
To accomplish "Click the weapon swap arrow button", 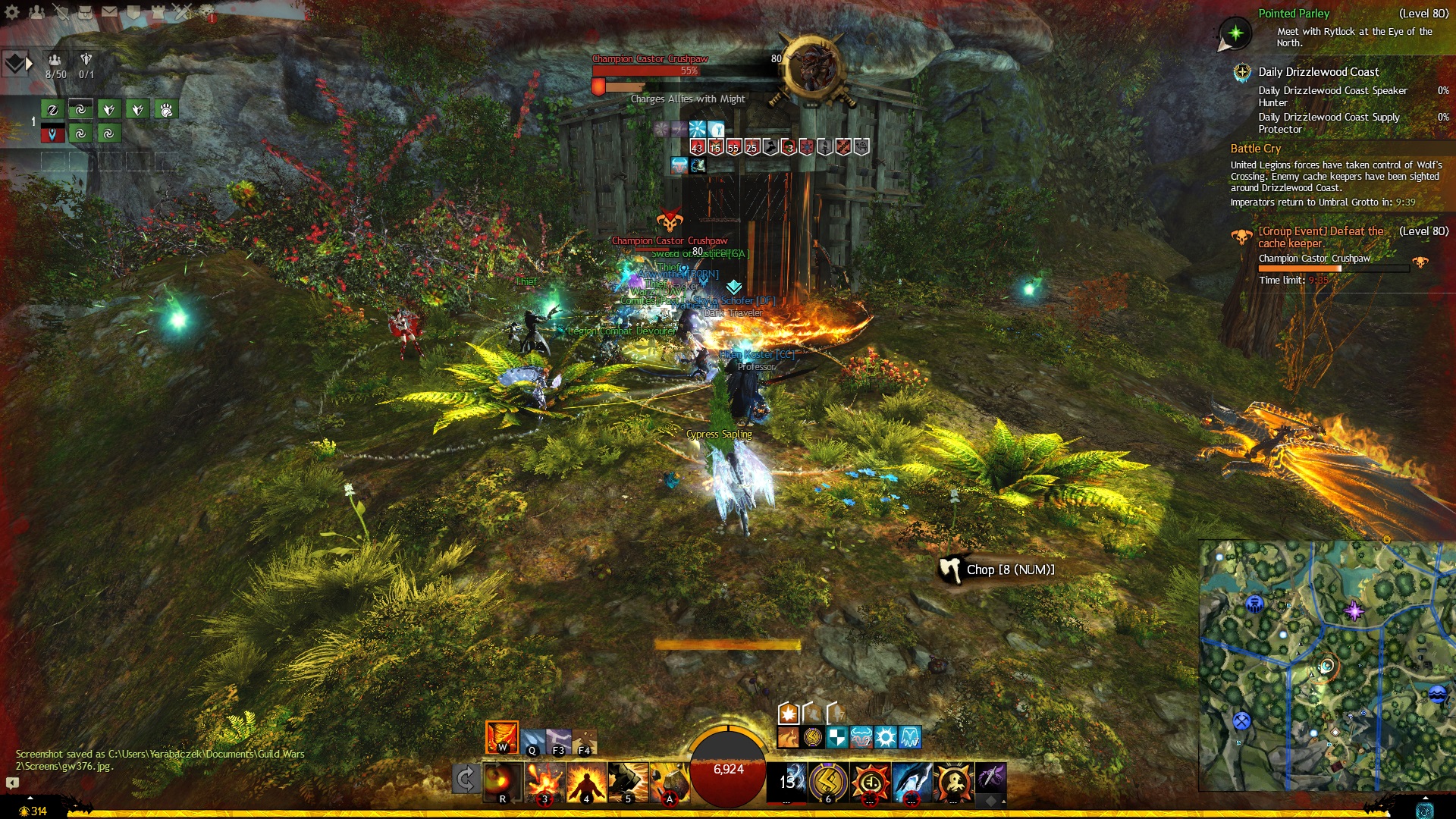I will tap(466, 780).
